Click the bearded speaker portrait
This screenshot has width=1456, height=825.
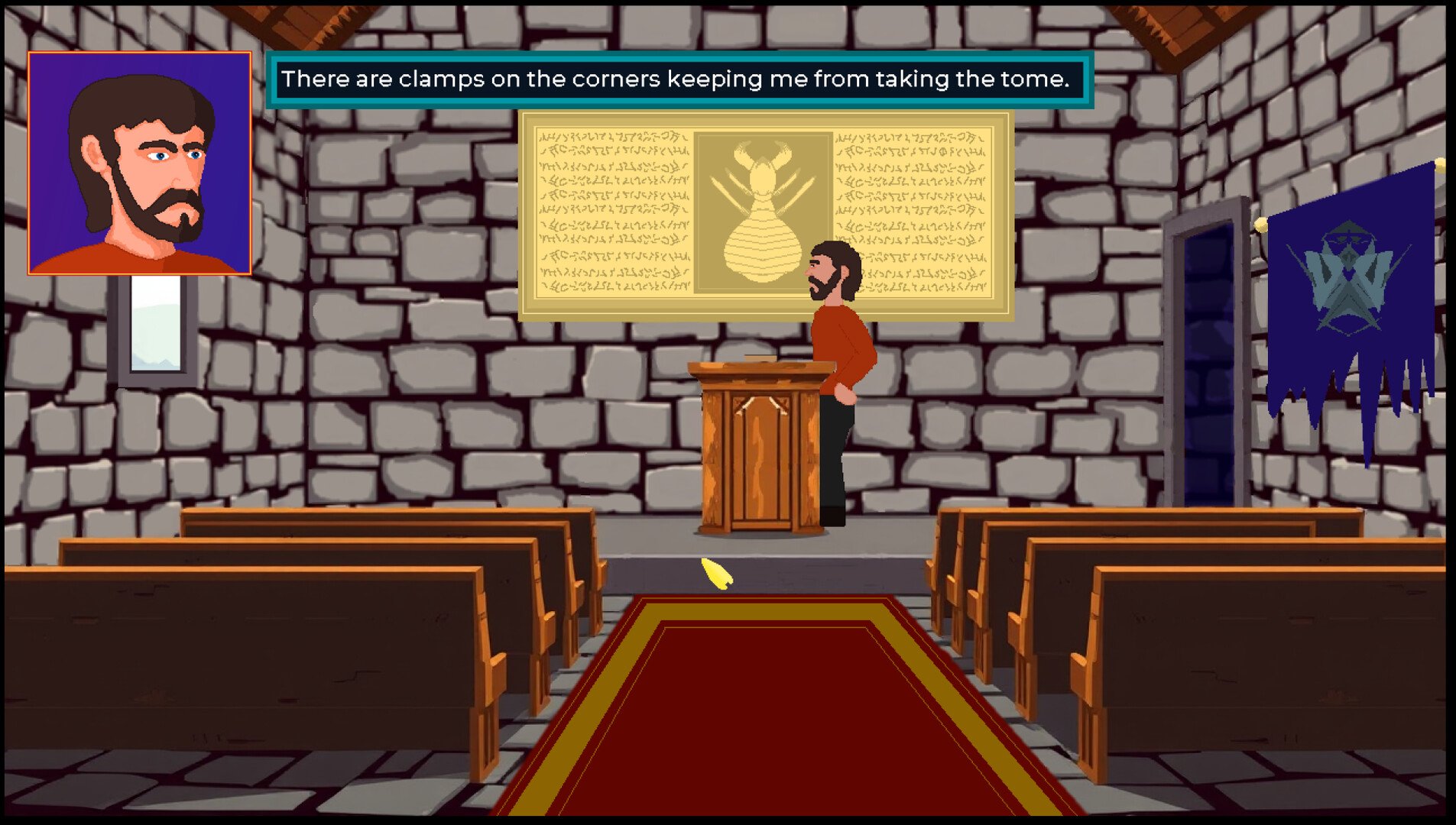pyautogui.click(x=140, y=163)
